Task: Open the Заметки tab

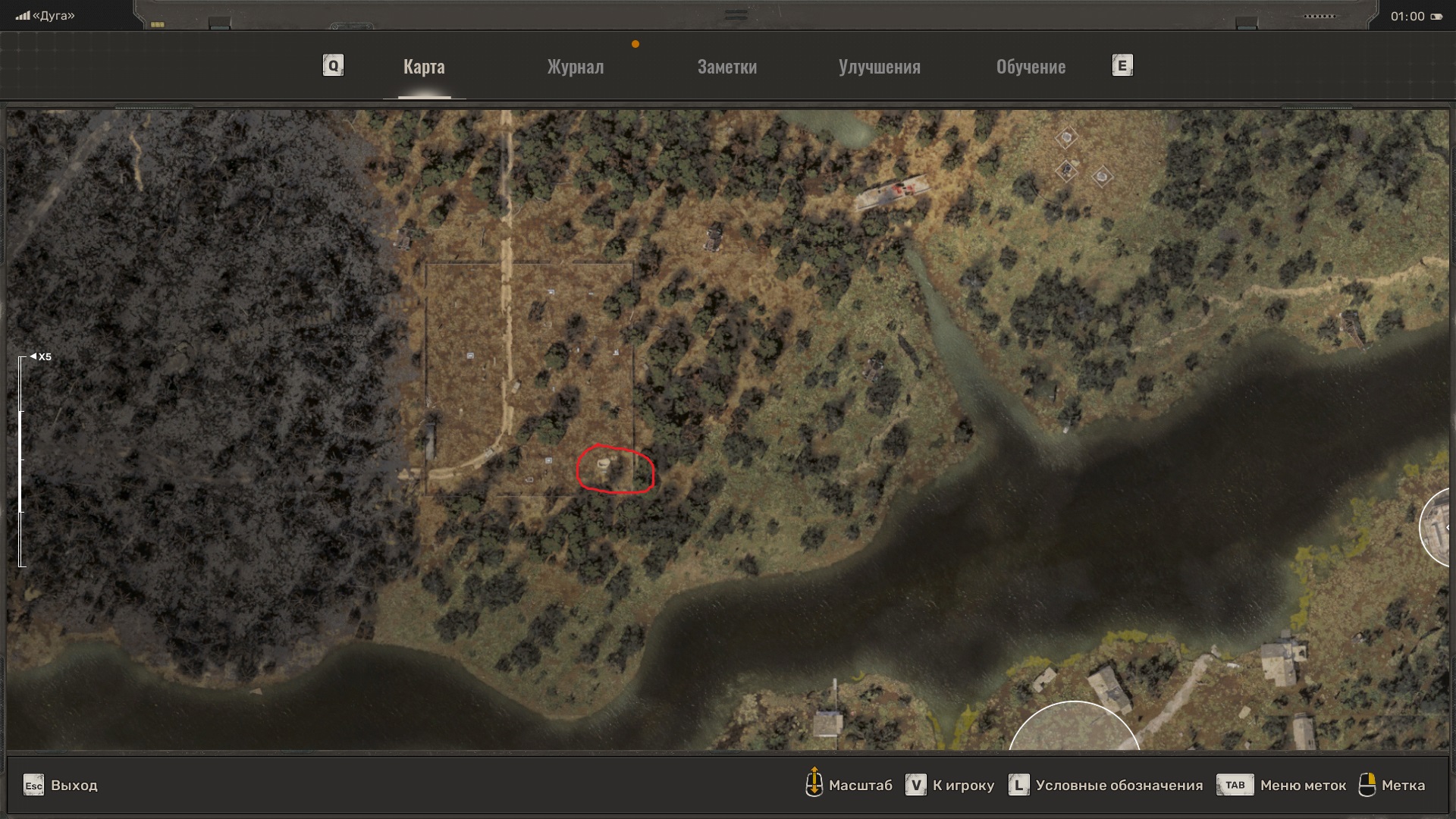Action: point(726,67)
